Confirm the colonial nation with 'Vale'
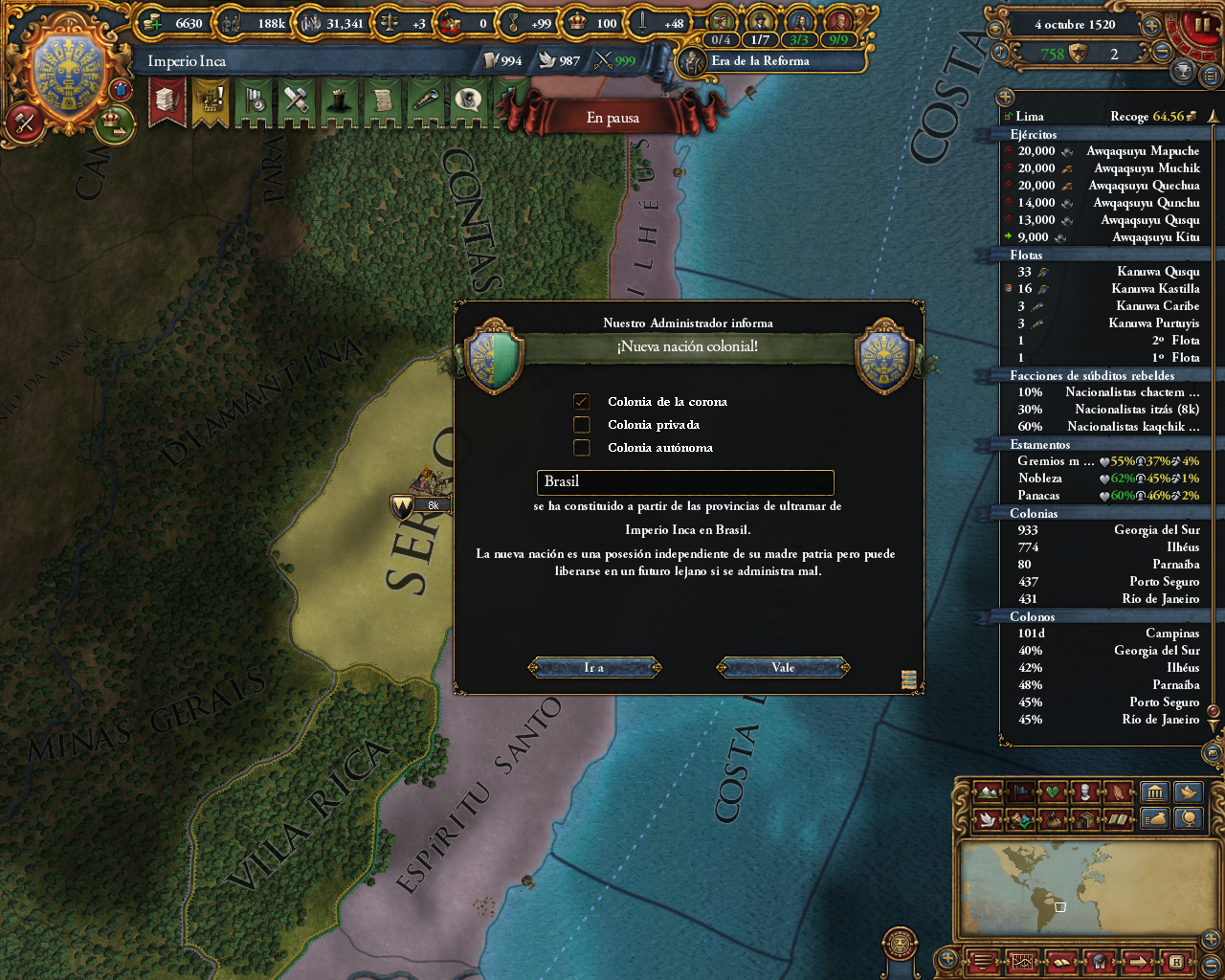Screen dimensions: 1225x980 (x=782, y=667)
